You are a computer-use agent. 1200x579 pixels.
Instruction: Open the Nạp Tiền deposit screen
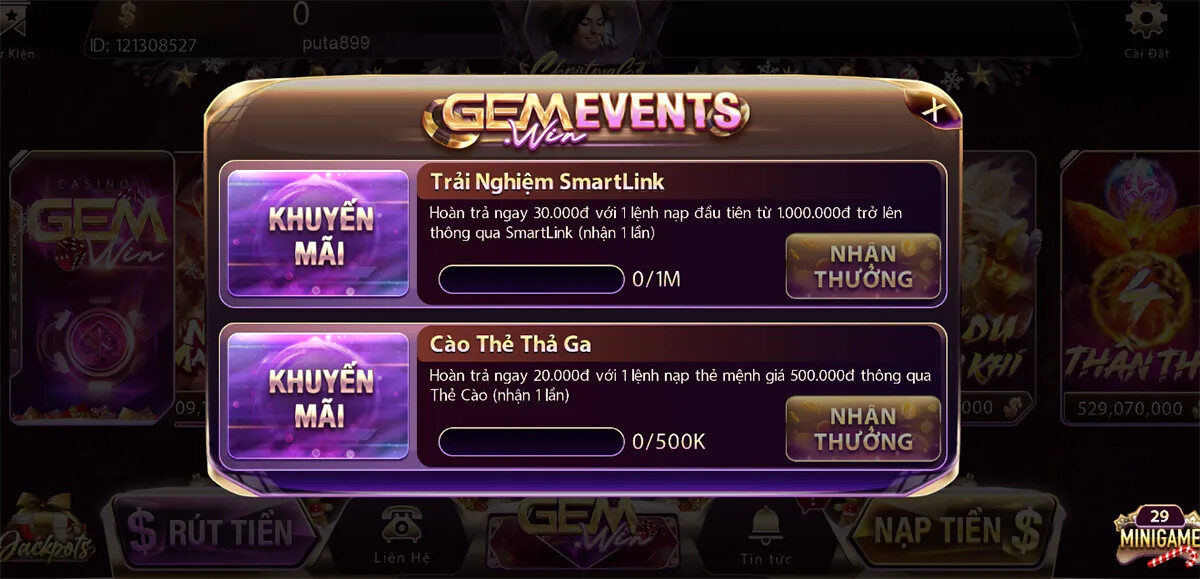pyautogui.click(x=950, y=529)
